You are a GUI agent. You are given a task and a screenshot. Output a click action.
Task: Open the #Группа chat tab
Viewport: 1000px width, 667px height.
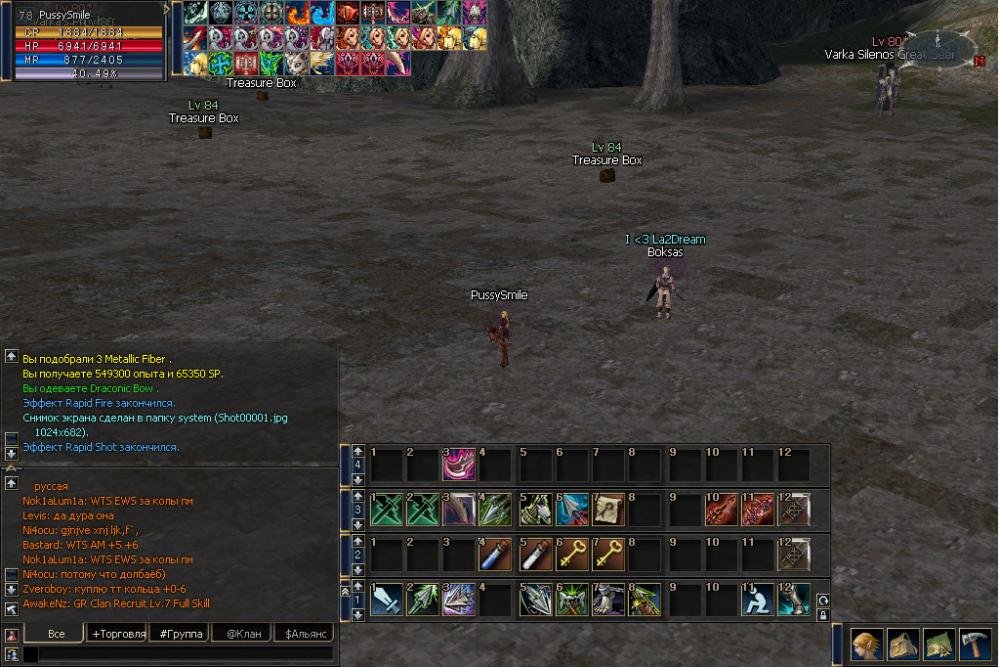[x=181, y=634]
